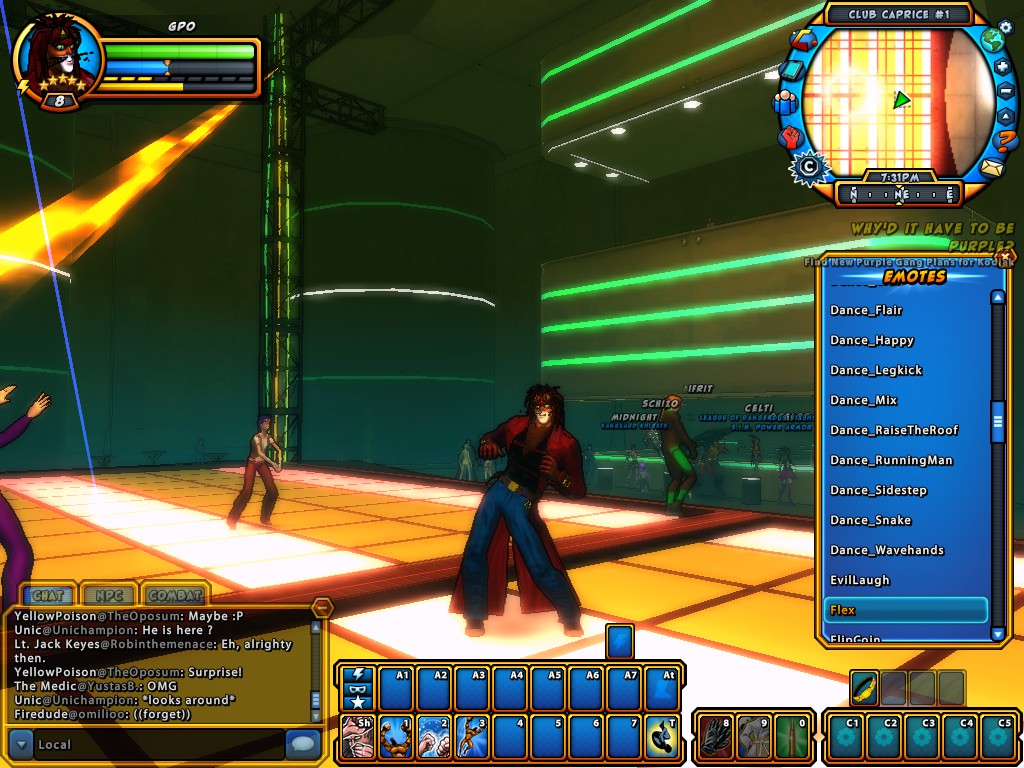Use the punching fists ability in slot 2
Image resolution: width=1024 pixels, height=768 pixels.
(434, 738)
